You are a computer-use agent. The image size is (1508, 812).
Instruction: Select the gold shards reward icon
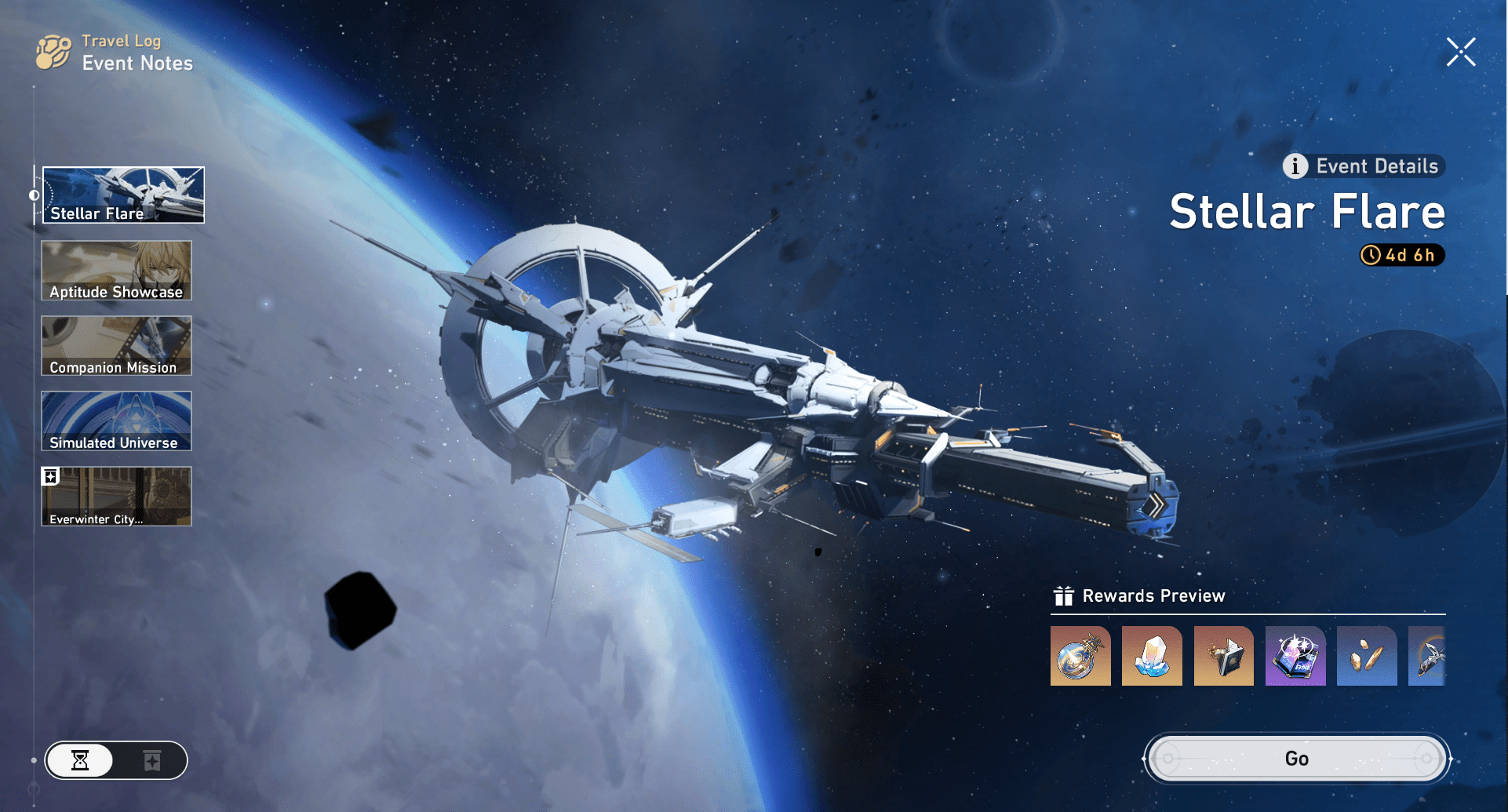point(1367,656)
